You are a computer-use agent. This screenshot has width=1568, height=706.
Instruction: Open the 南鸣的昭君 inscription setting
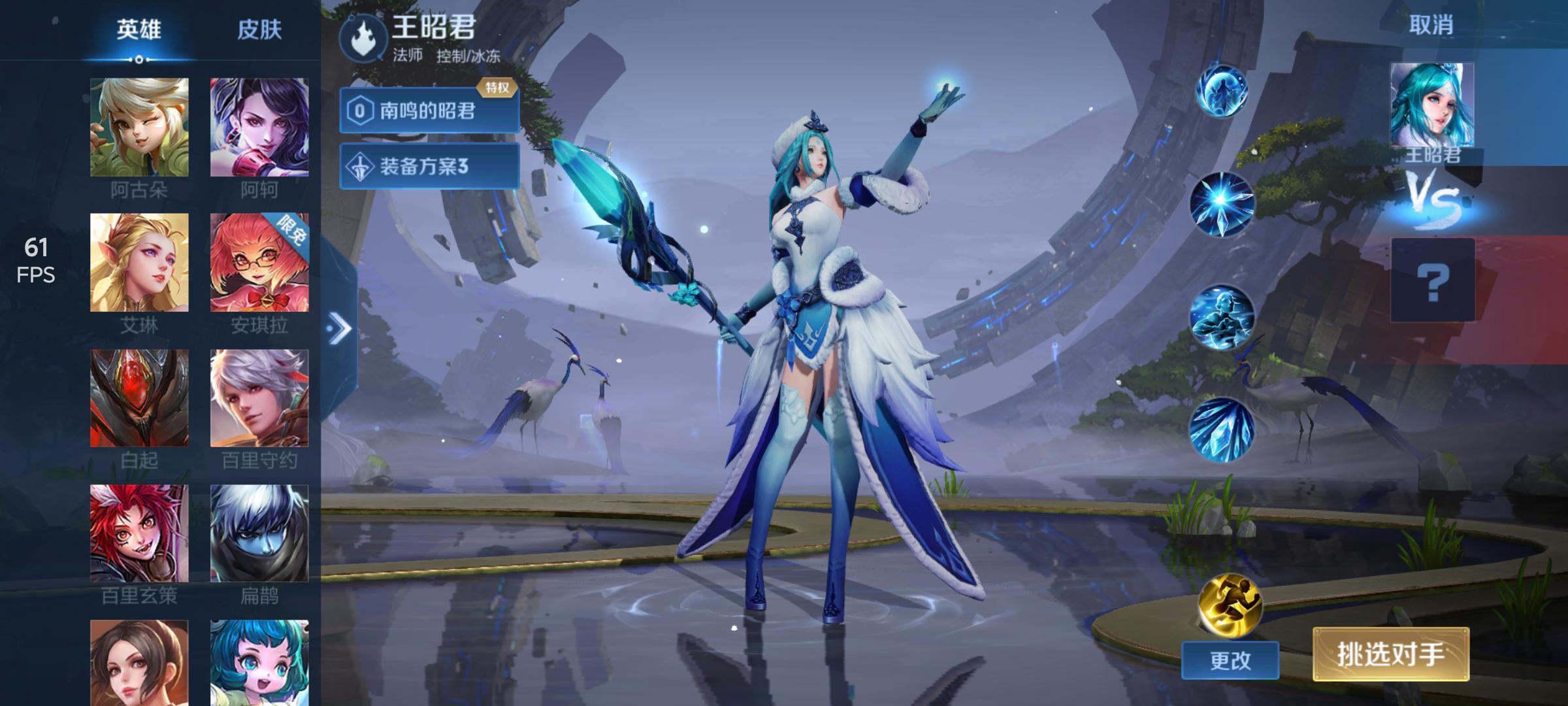(x=429, y=110)
